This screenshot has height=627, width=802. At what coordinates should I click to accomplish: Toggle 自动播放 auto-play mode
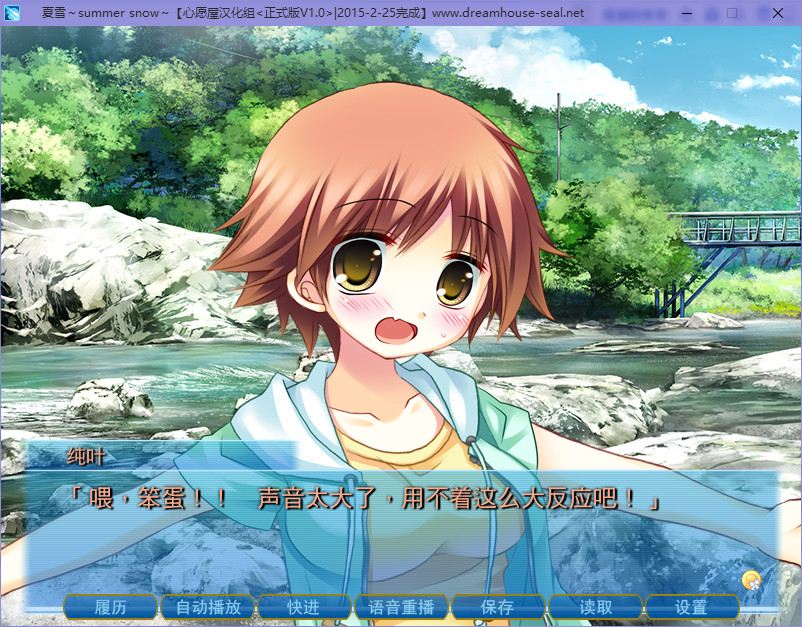(208, 607)
